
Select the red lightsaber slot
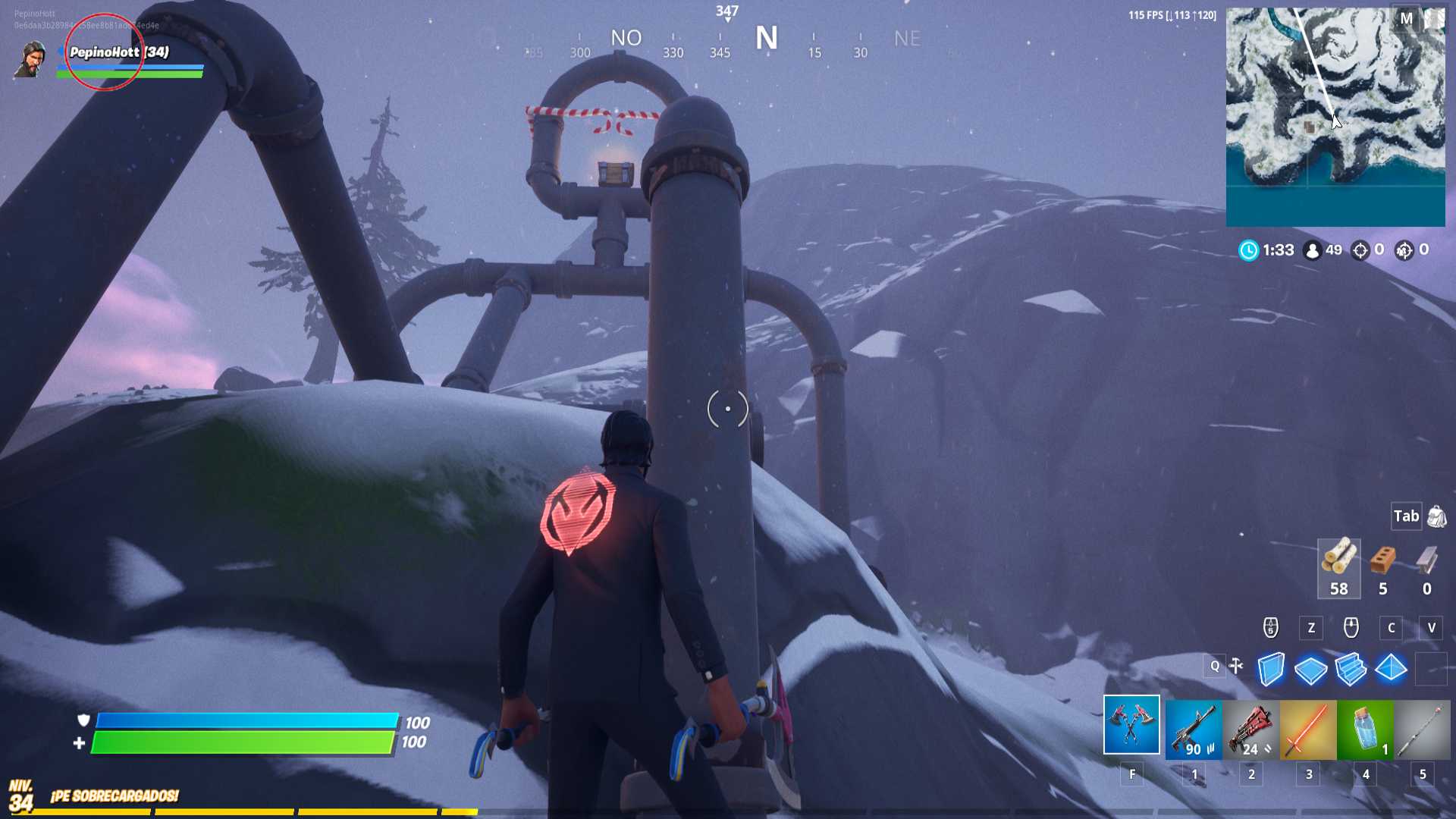[1308, 730]
